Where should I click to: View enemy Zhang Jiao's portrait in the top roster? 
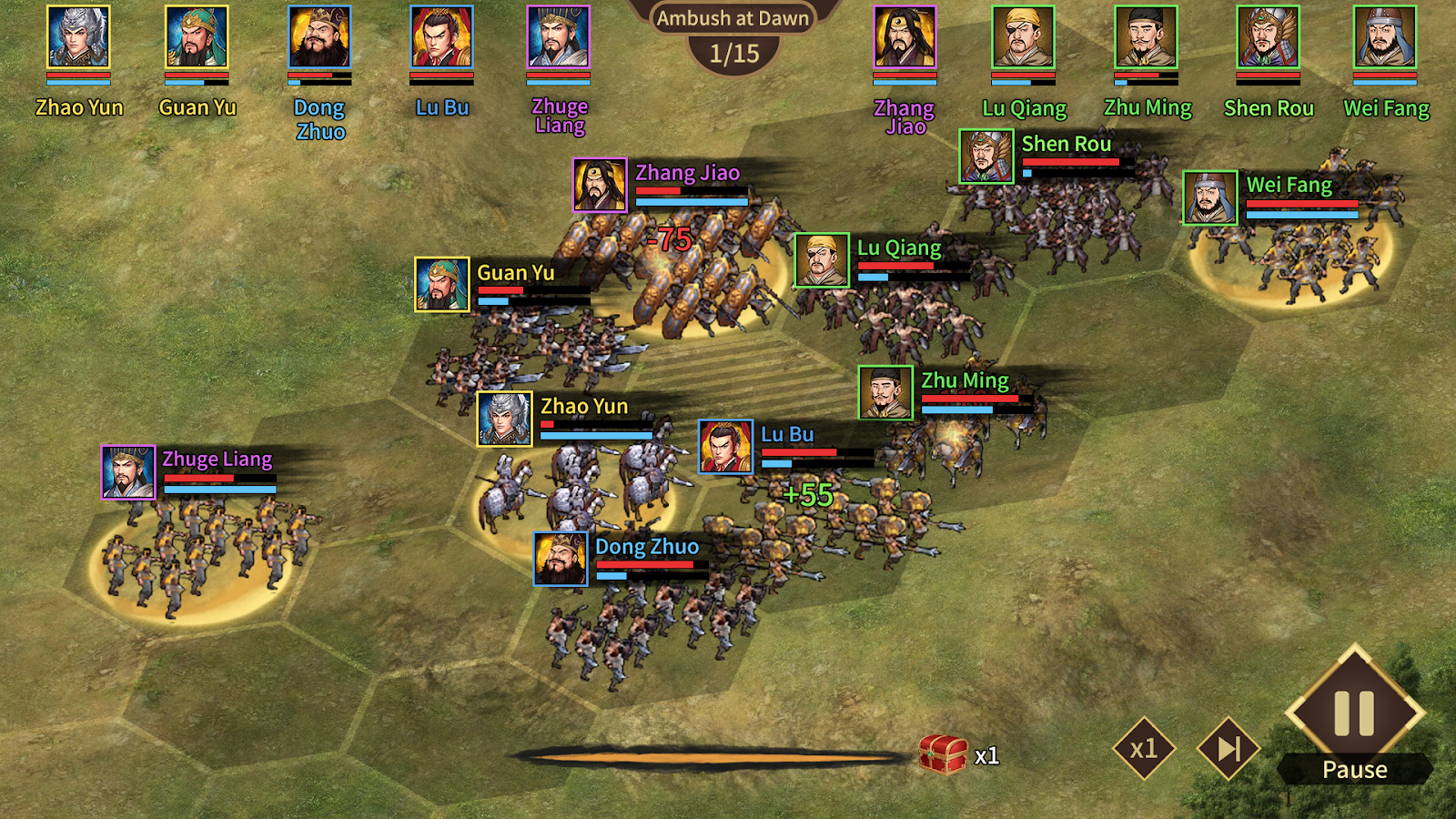(x=905, y=37)
